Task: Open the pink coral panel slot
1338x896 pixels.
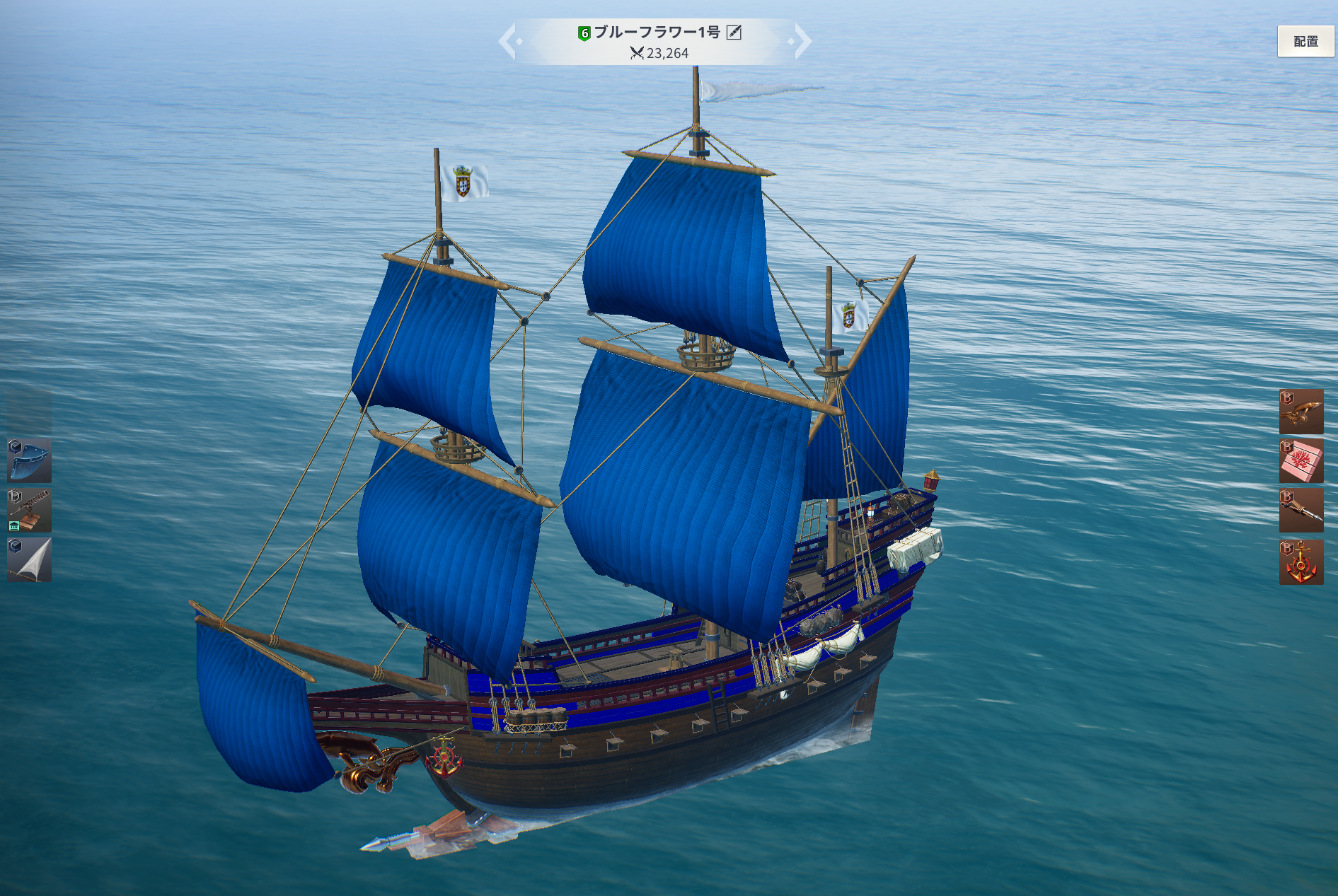Action: [x=1300, y=461]
